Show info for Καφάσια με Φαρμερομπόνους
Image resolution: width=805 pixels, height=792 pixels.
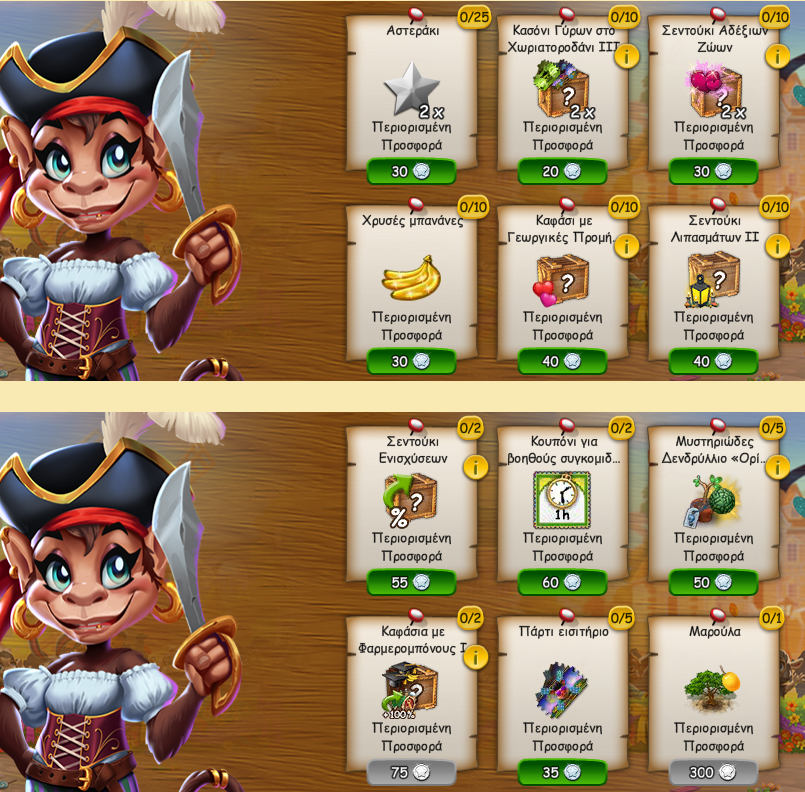[476, 657]
